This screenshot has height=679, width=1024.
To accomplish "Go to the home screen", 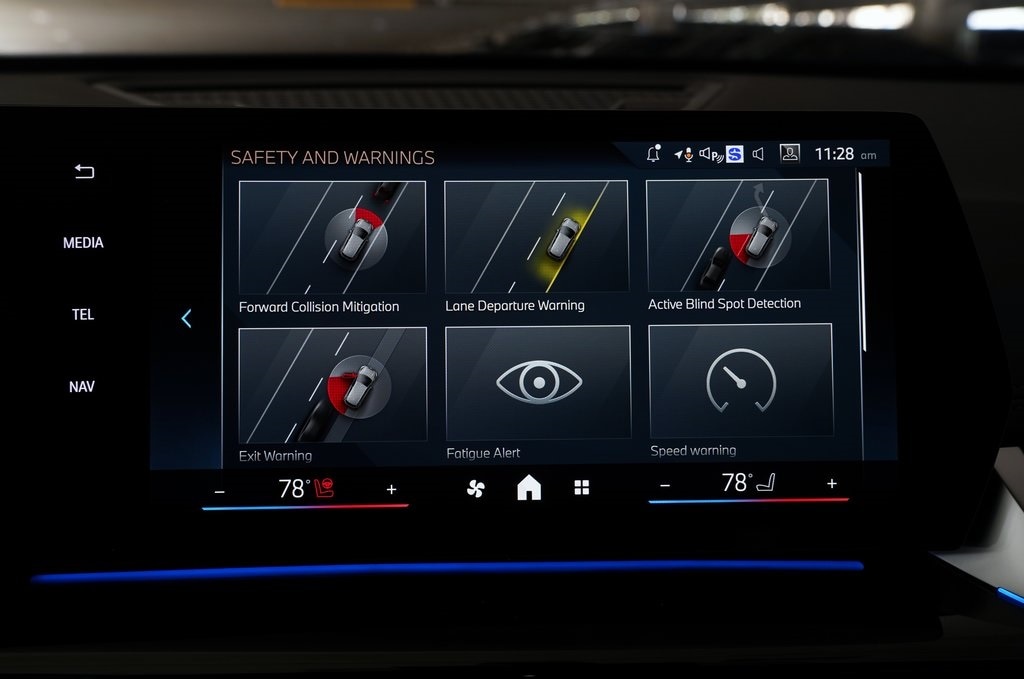I will point(529,488).
